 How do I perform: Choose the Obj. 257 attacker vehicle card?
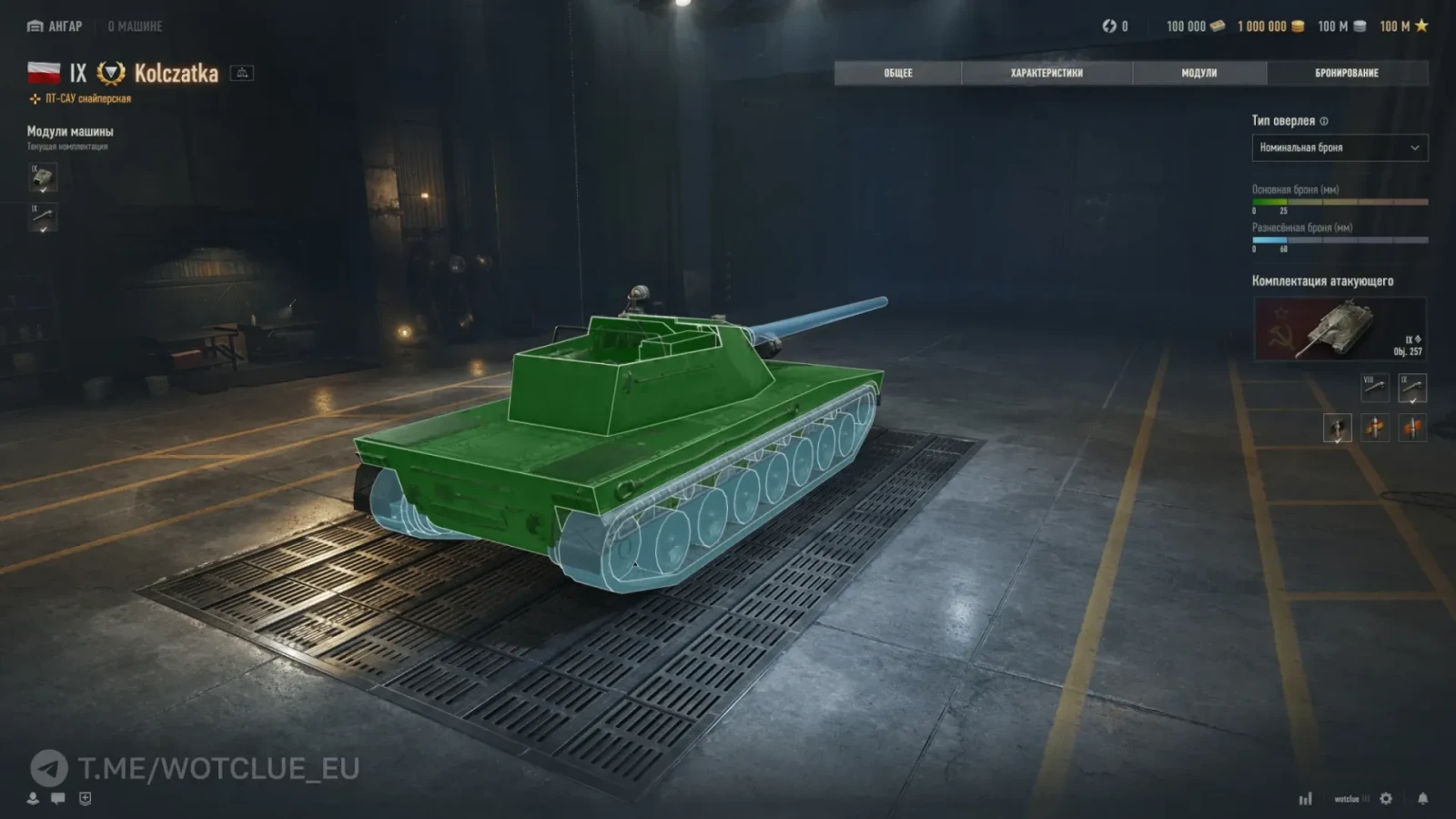point(1340,329)
